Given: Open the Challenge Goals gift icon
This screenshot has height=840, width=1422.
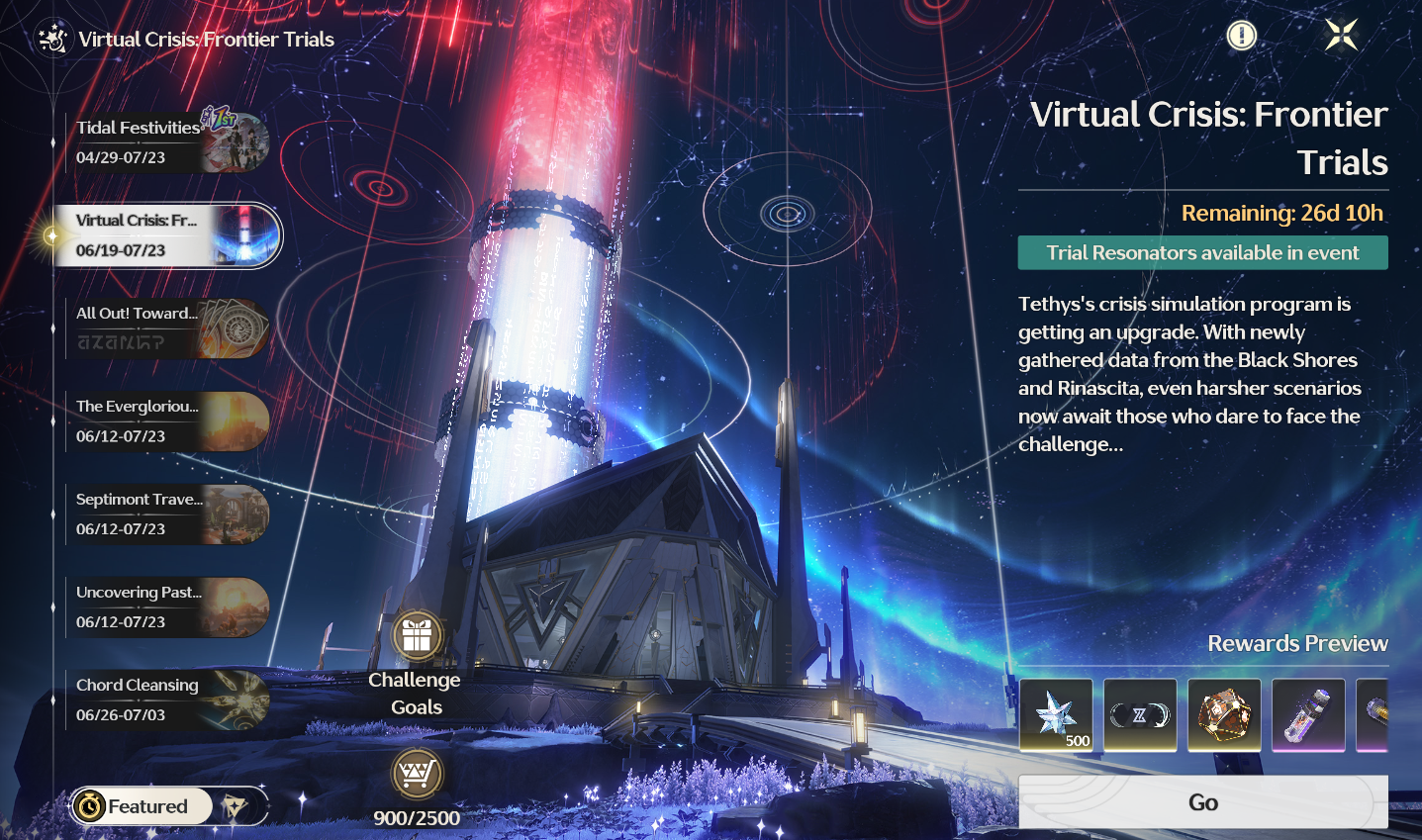Looking at the screenshot, I should (x=417, y=637).
